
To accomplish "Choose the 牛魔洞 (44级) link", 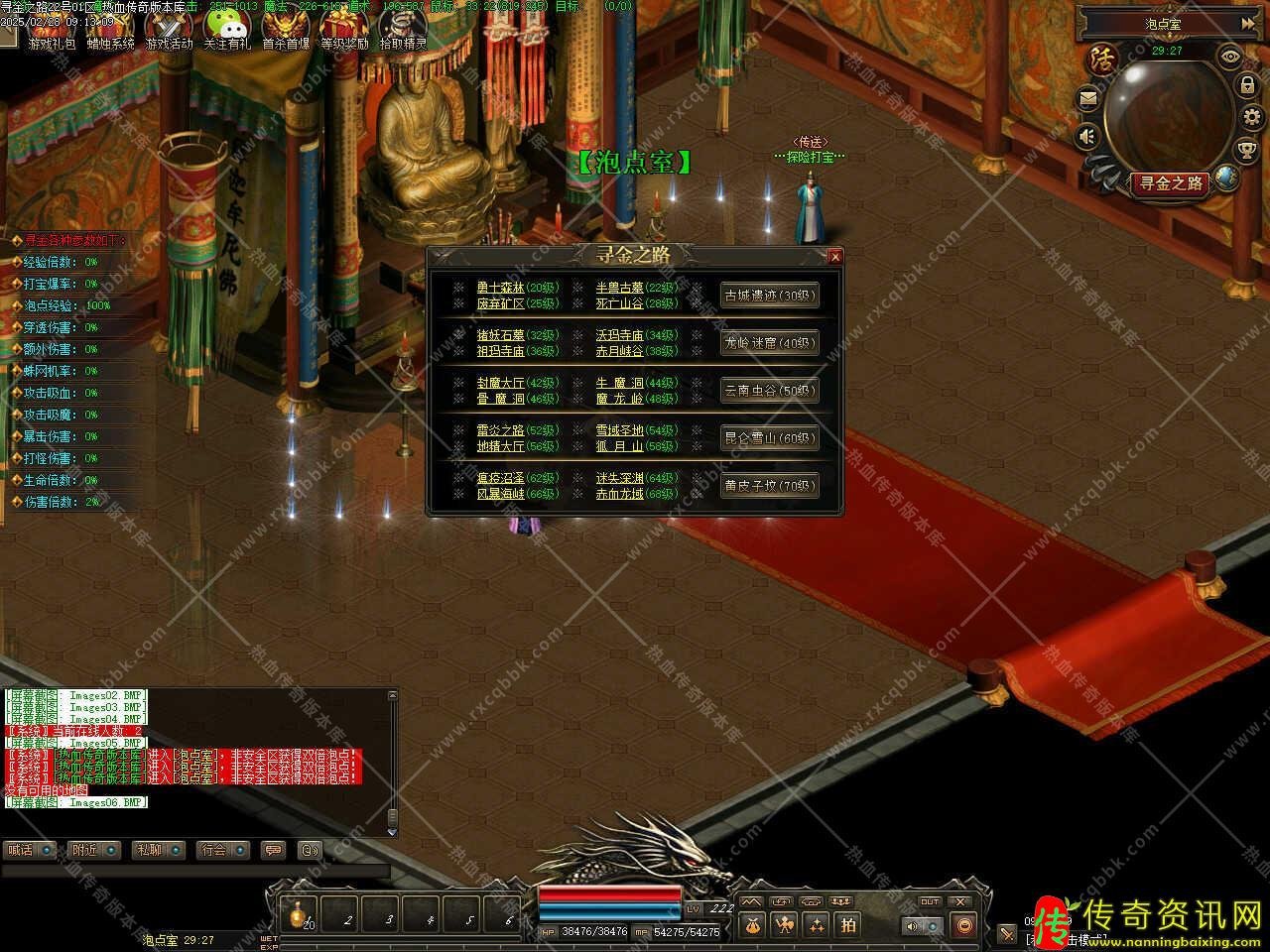I will pos(619,383).
